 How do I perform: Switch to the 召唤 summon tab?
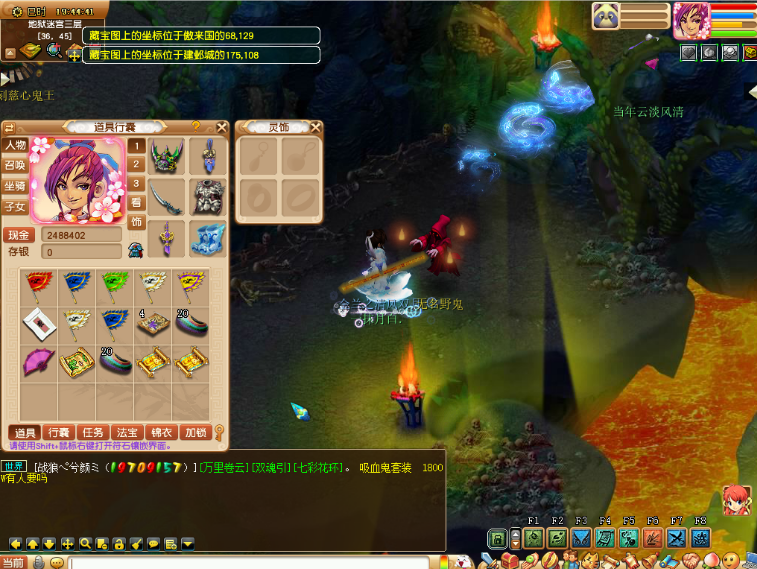point(15,165)
